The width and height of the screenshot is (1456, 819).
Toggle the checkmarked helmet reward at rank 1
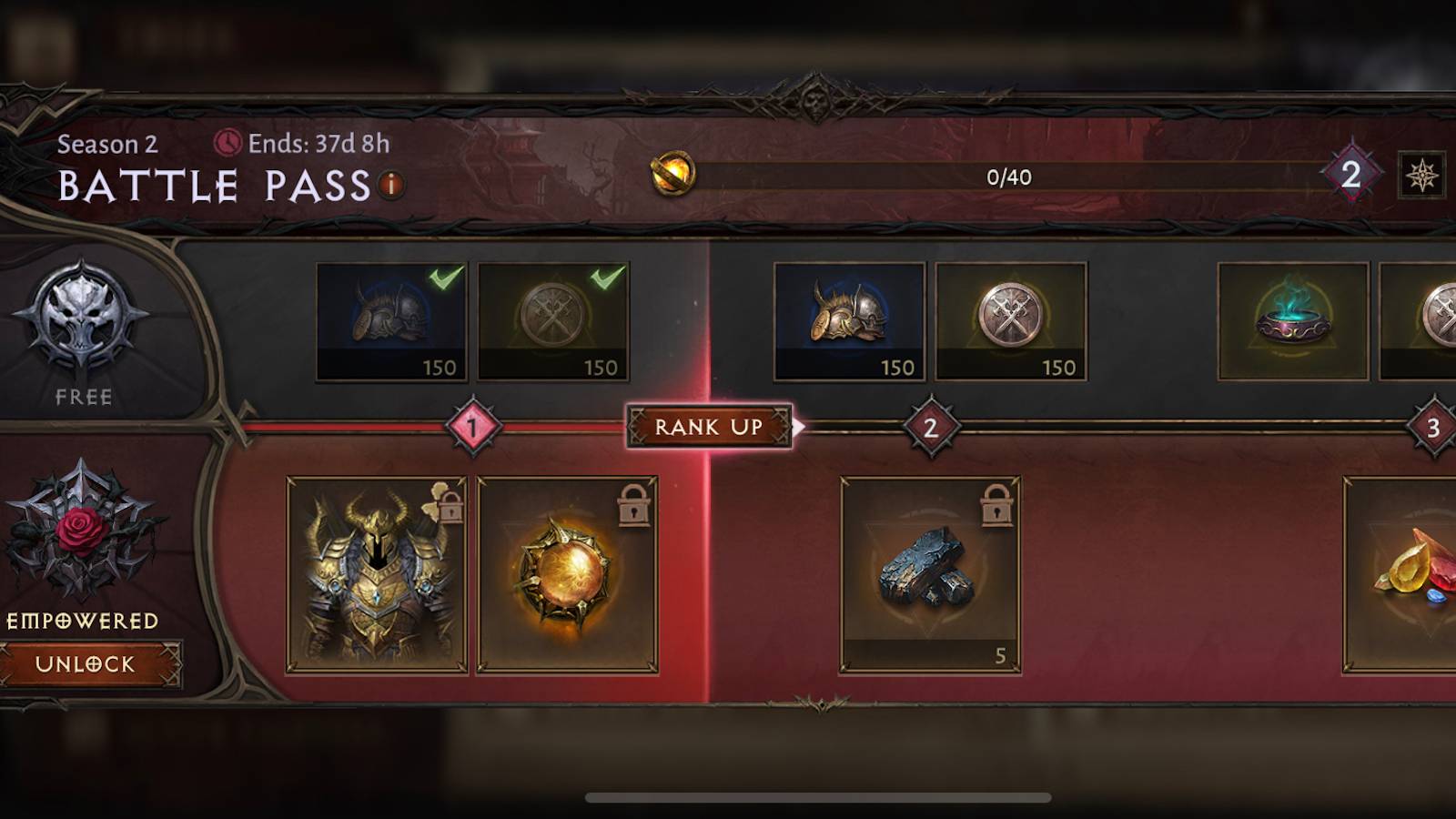click(x=391, y=320)
